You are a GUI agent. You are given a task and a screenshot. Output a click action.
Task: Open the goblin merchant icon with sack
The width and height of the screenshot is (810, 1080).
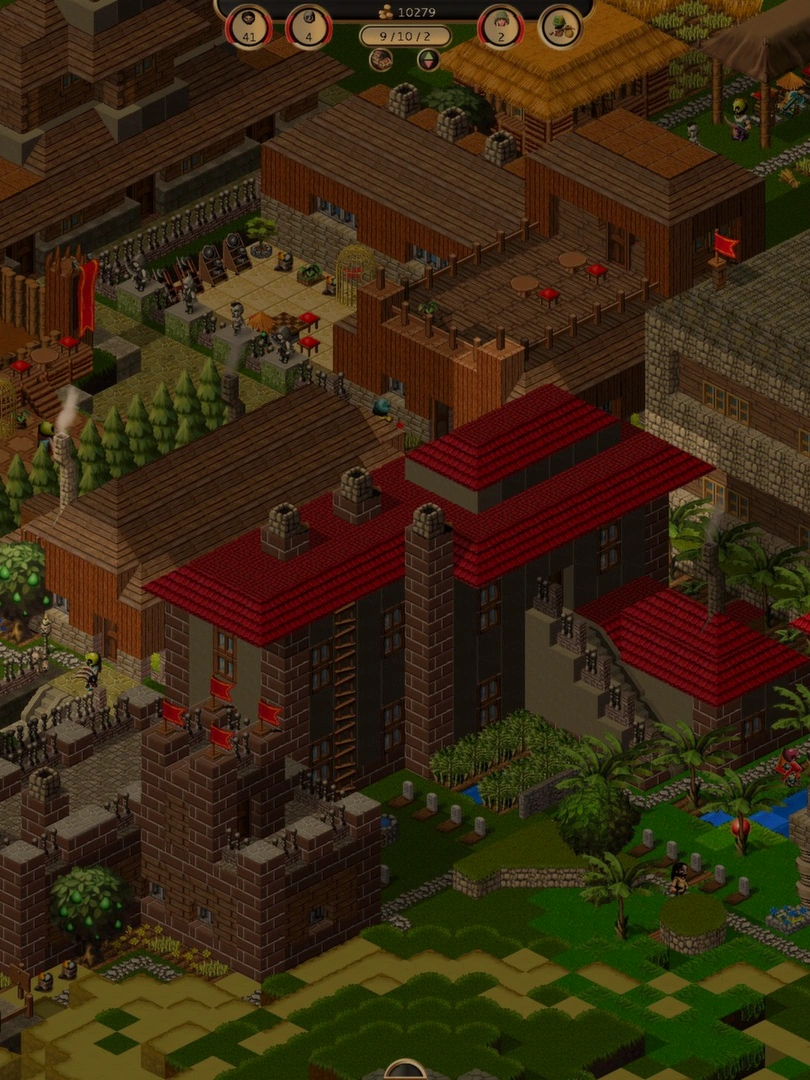click(x=560, y=26)
